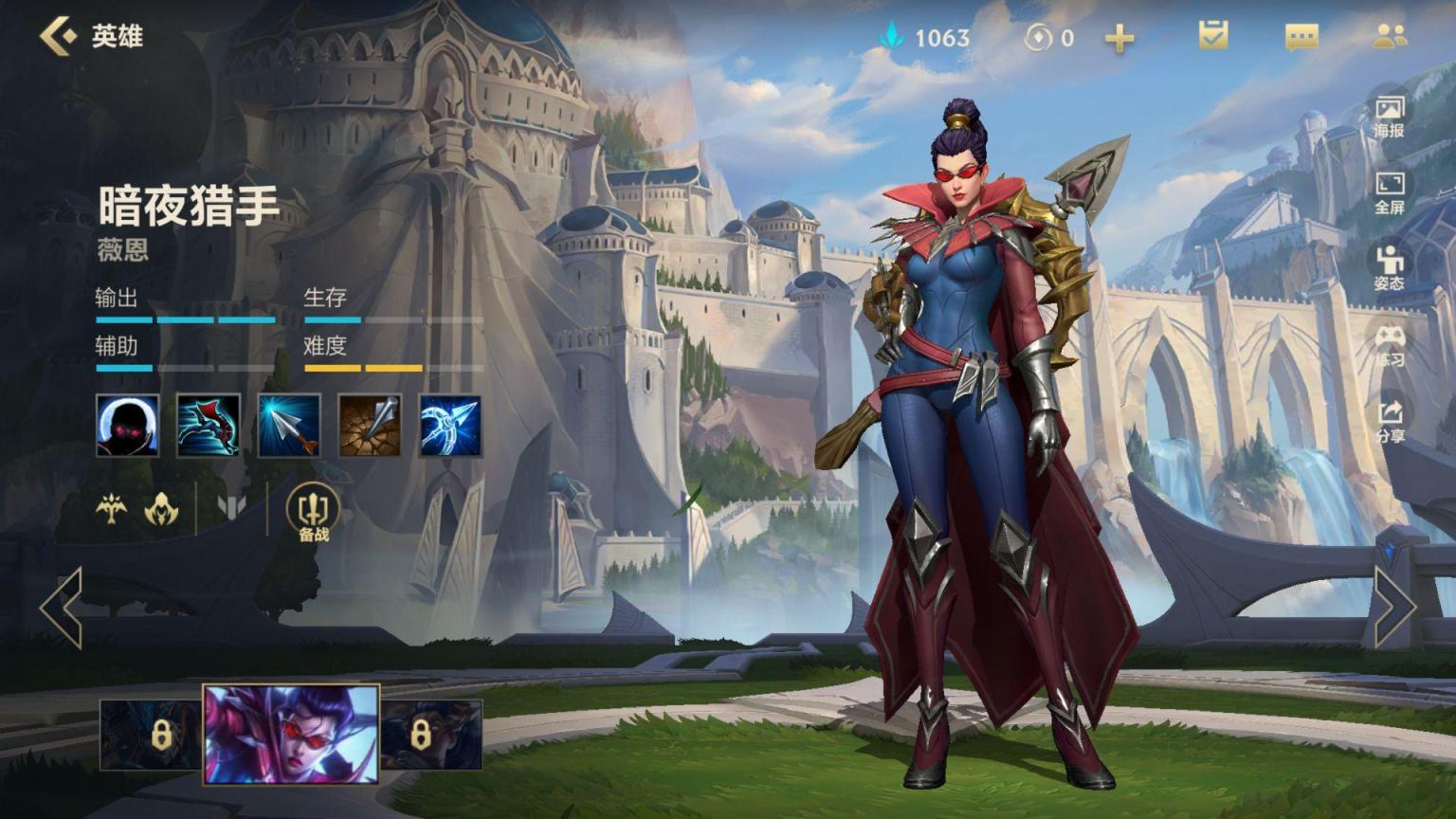Show the crossbow tumble ability details
This screenshot has width=1456, height=819.
pyautogui.click(x=209, y=426)
